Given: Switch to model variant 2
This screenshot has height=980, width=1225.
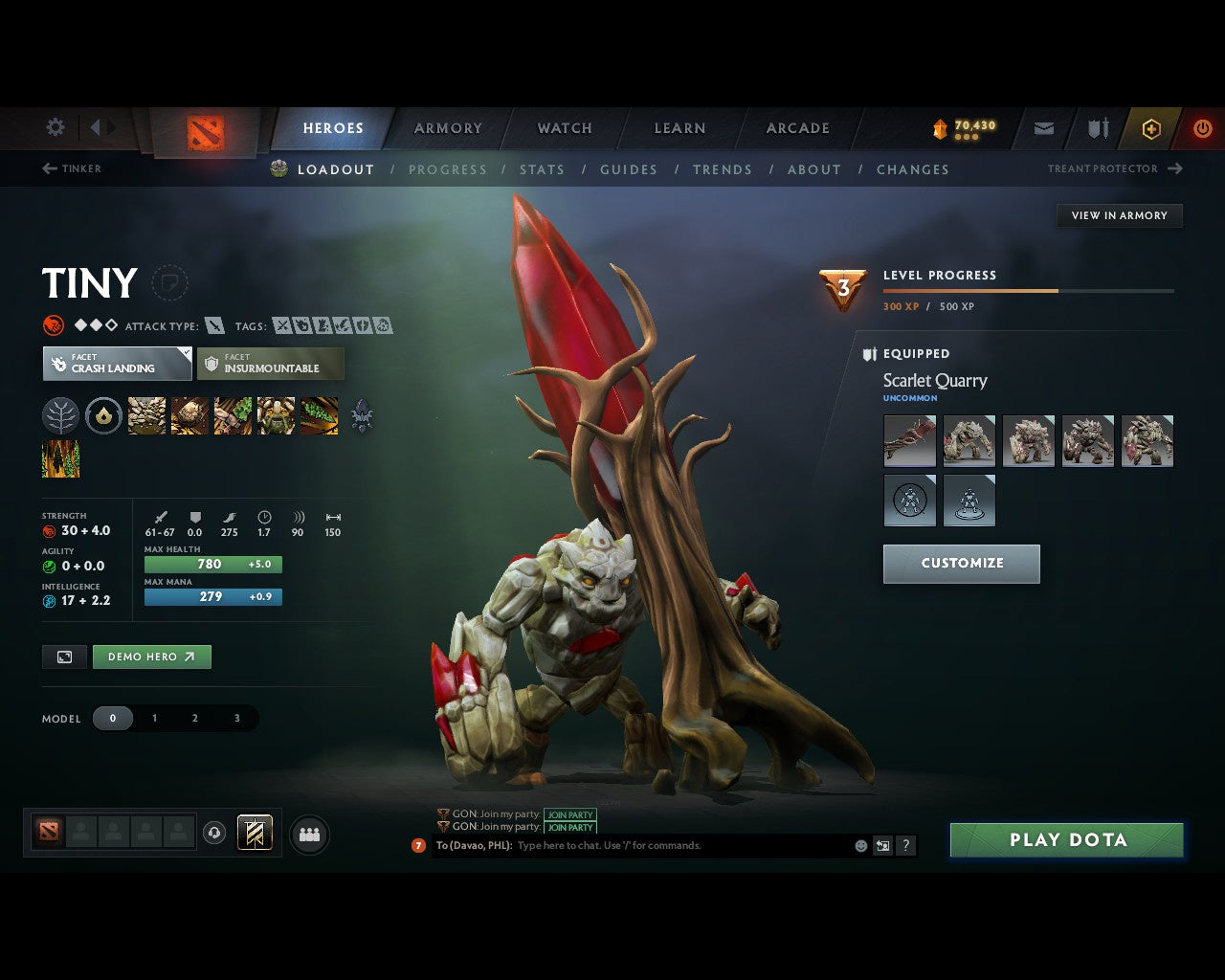Looking at the screenshot, I should (194, 718).
